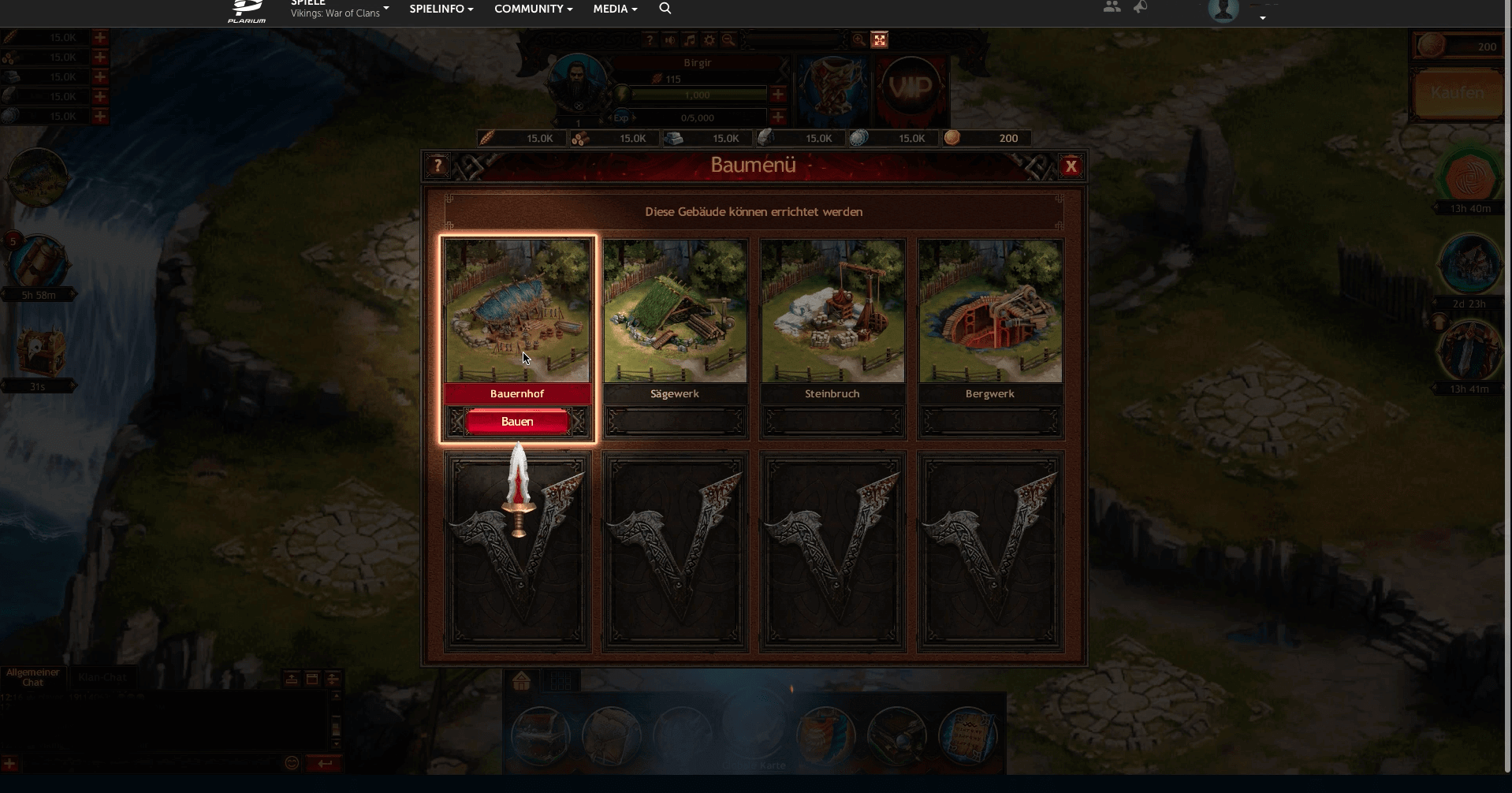Click the Bauen build button
Image resolution: width=1512 pixels, height=793 pixels.
(517, 422)
